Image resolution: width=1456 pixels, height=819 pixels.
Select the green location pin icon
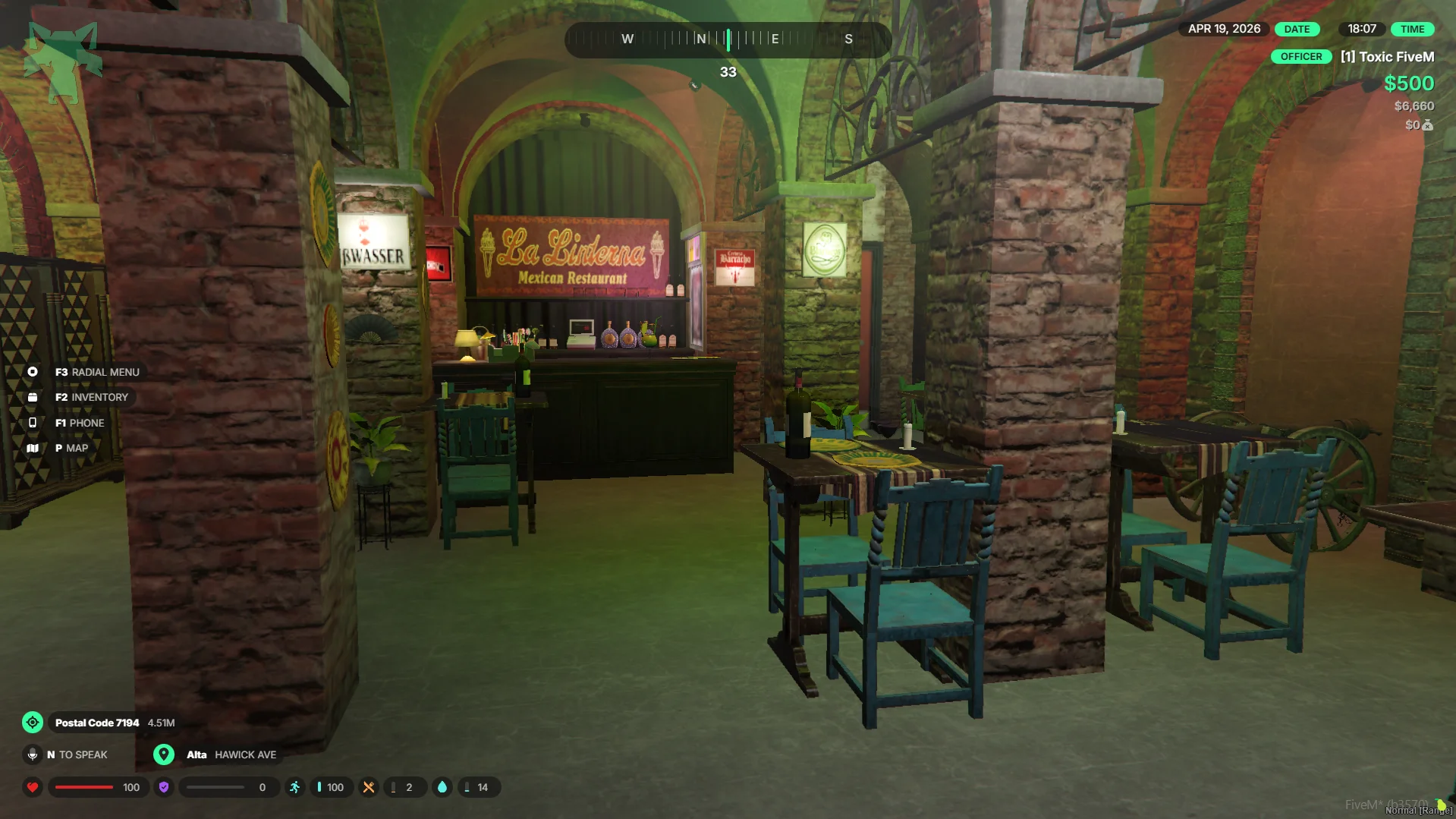click(164, 754)
